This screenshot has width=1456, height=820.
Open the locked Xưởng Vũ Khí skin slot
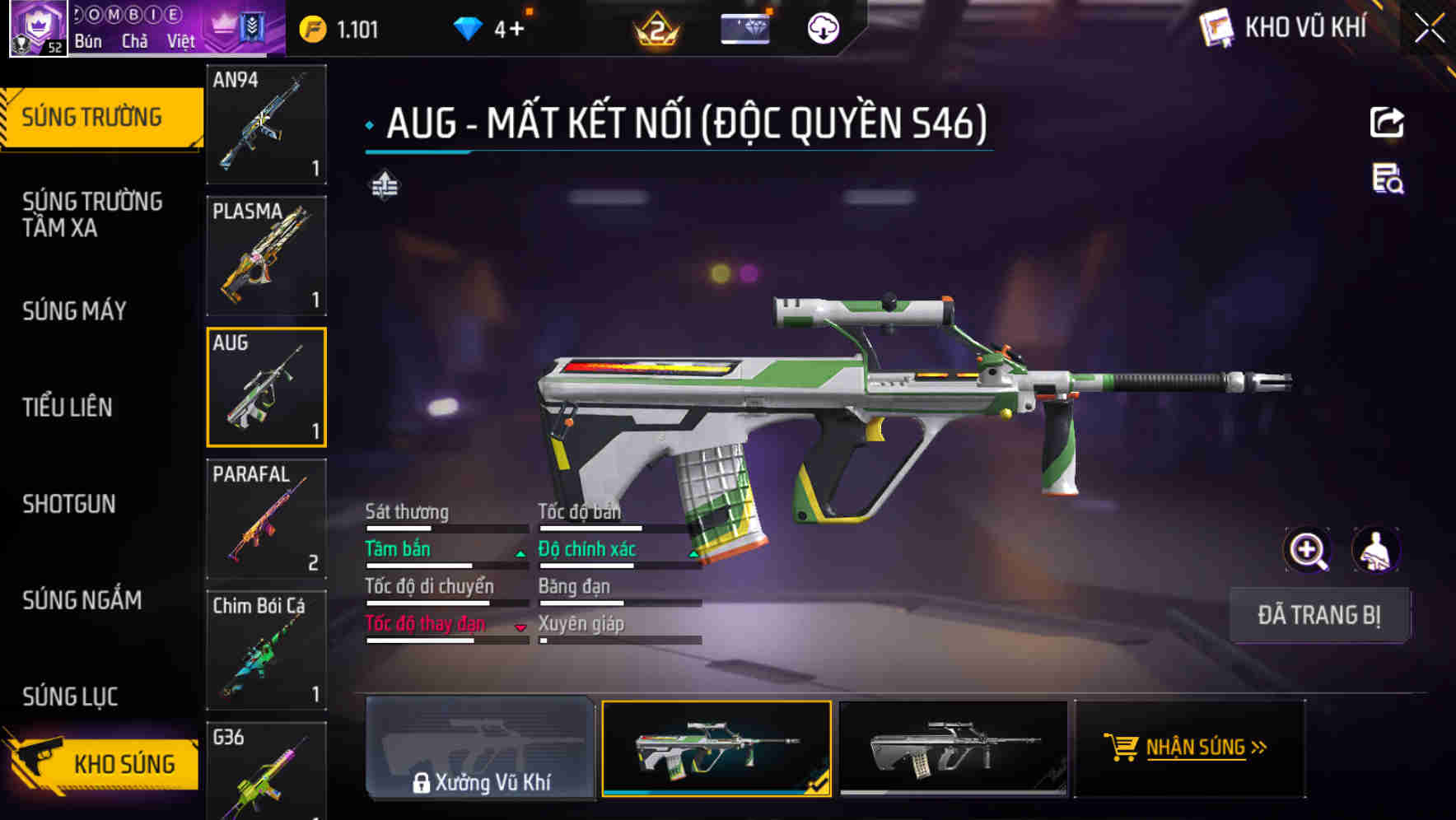(x=480, y=748)
